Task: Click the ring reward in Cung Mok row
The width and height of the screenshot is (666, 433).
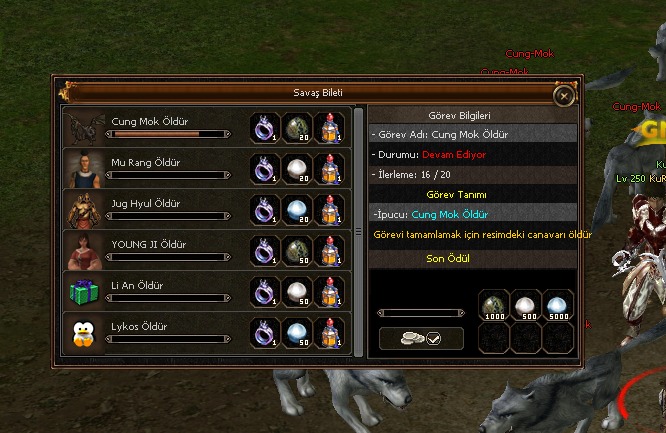Action: click(265, 127)
